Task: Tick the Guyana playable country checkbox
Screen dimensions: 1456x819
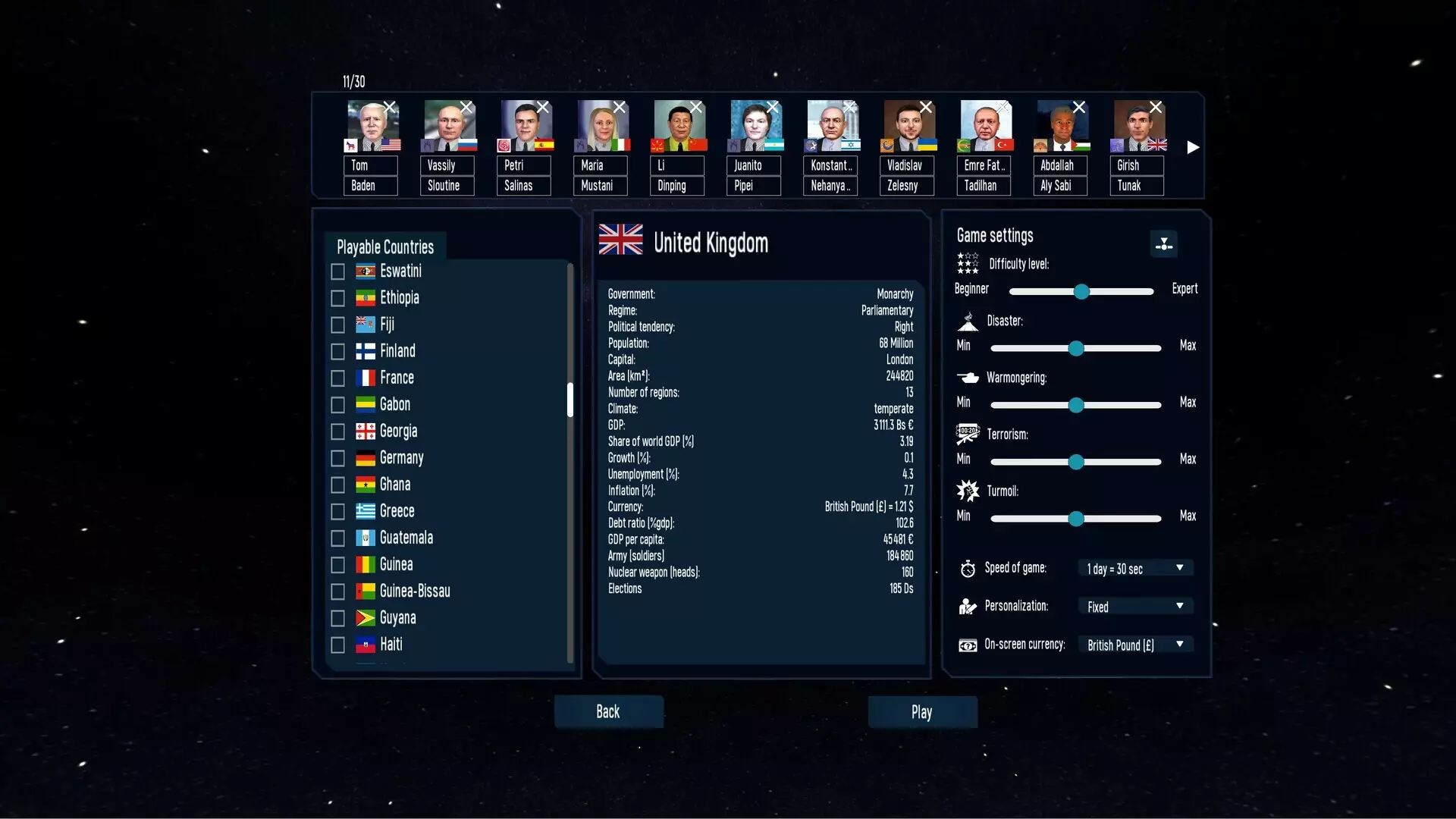Action: (337, 618)
